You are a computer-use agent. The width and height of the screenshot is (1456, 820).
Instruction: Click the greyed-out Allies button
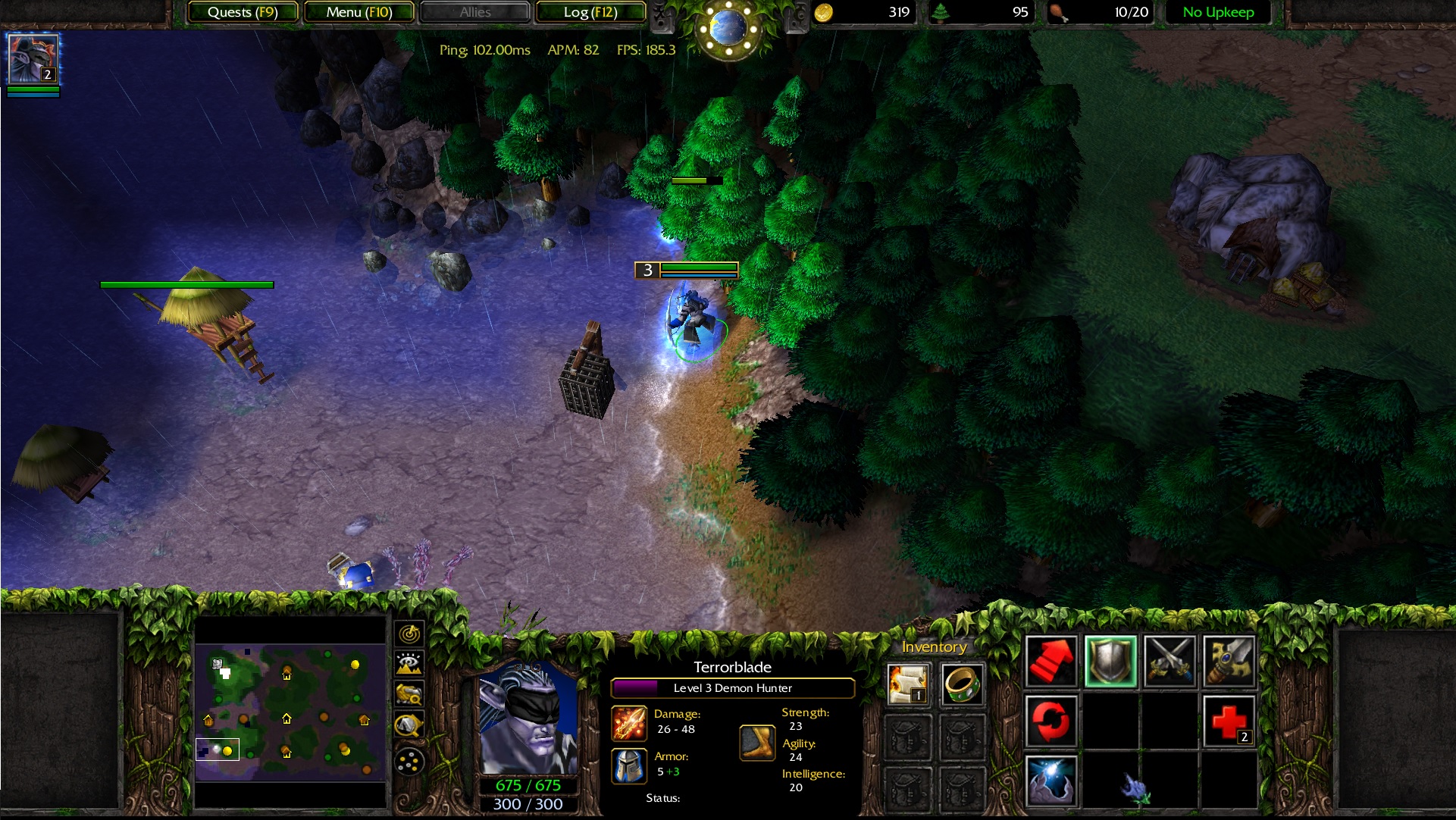pyautogui.click(x=474, y=12)
